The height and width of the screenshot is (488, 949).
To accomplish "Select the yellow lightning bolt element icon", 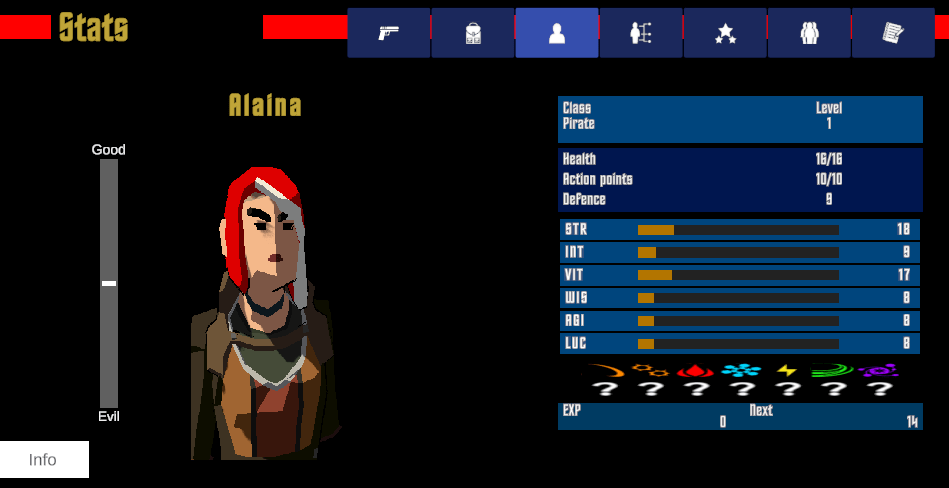I will point(787,370).
